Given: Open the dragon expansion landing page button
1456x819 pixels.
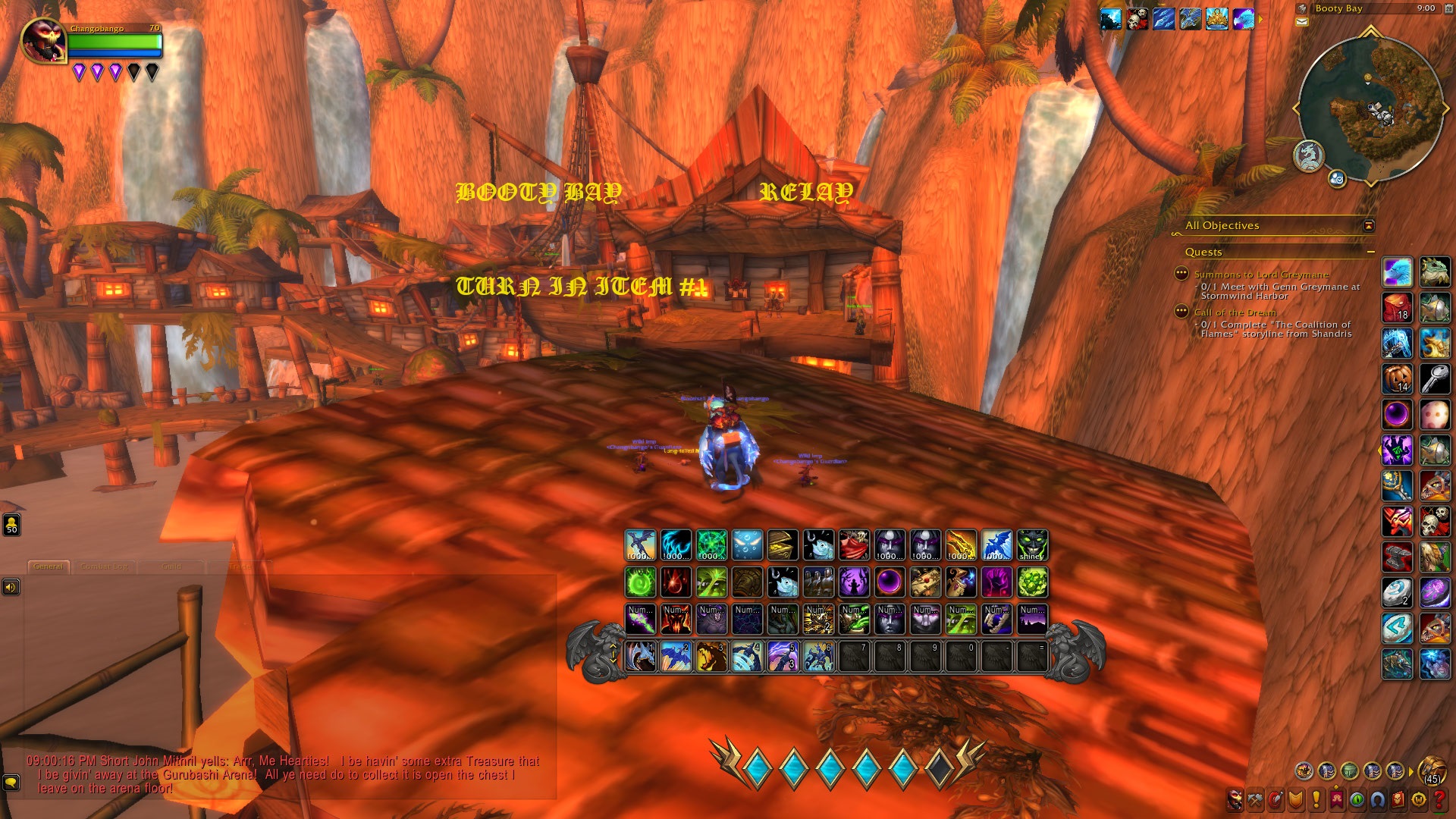Looking at the screenshot, I should coord(1308,155).
